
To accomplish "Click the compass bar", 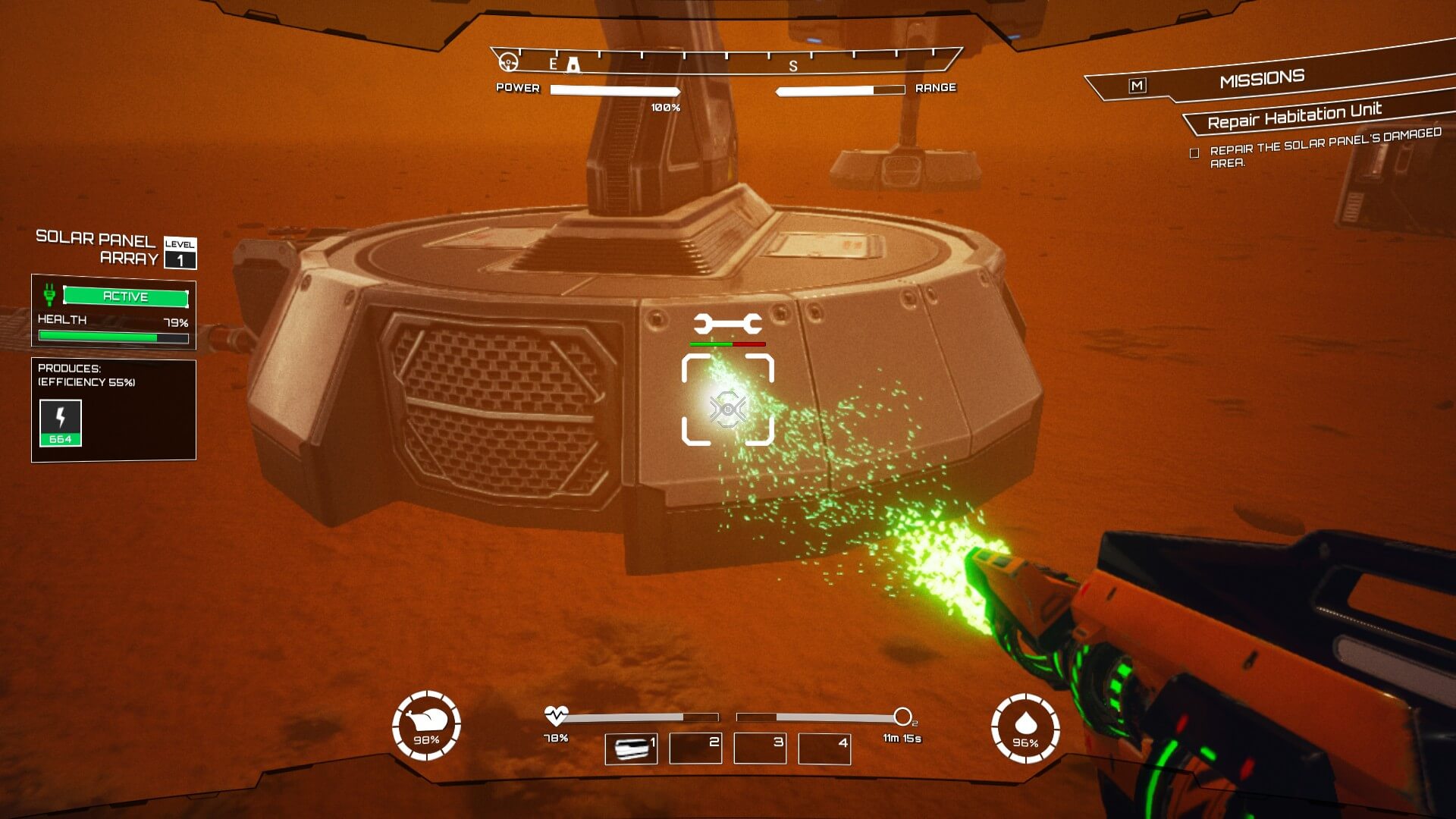I will point(726,61).
